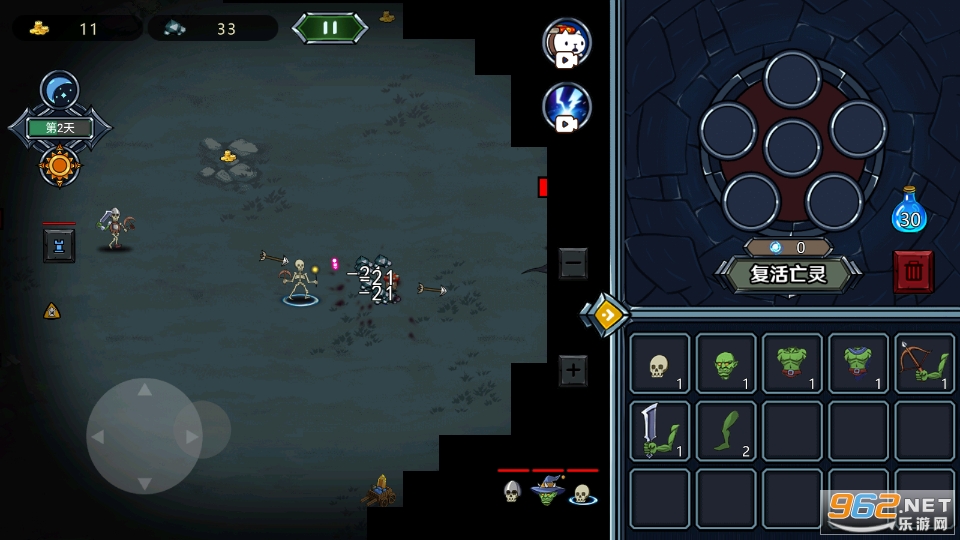Pick the bare green orc torso
Image resolution: width=960 pixels, height=540 pixels.
tap(792, 364)
